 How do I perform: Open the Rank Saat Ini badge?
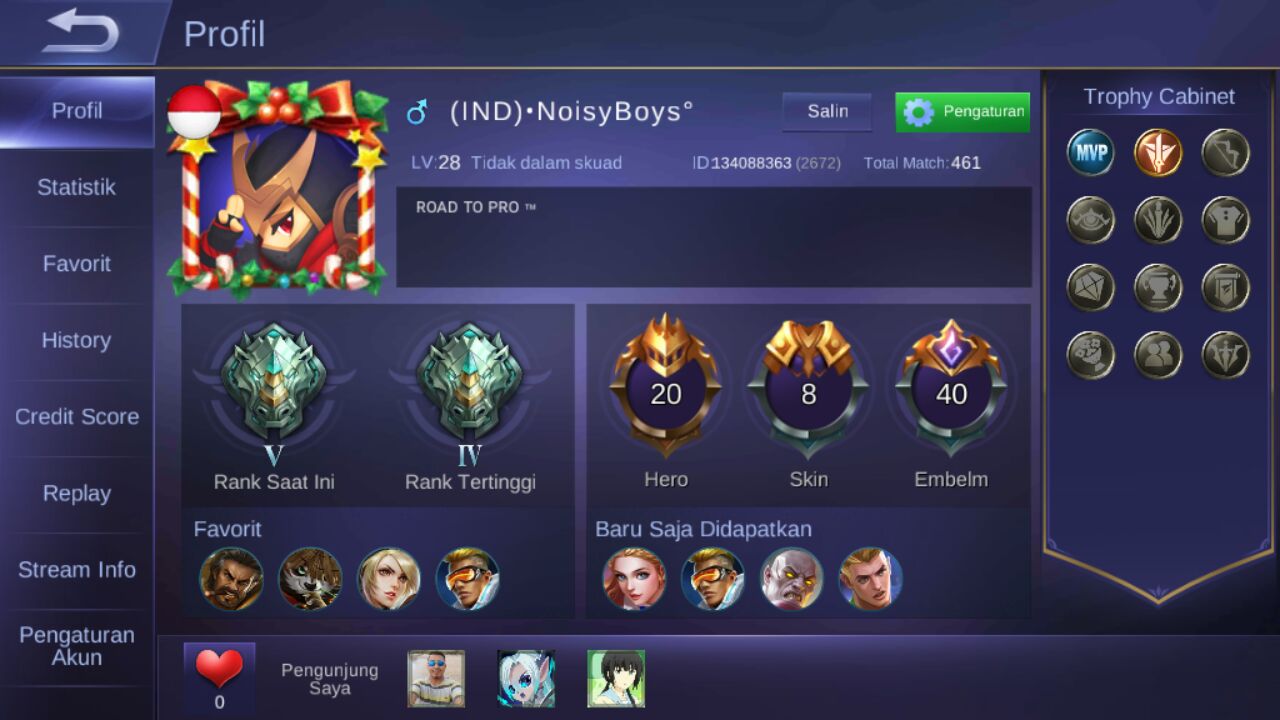(275, 380)
